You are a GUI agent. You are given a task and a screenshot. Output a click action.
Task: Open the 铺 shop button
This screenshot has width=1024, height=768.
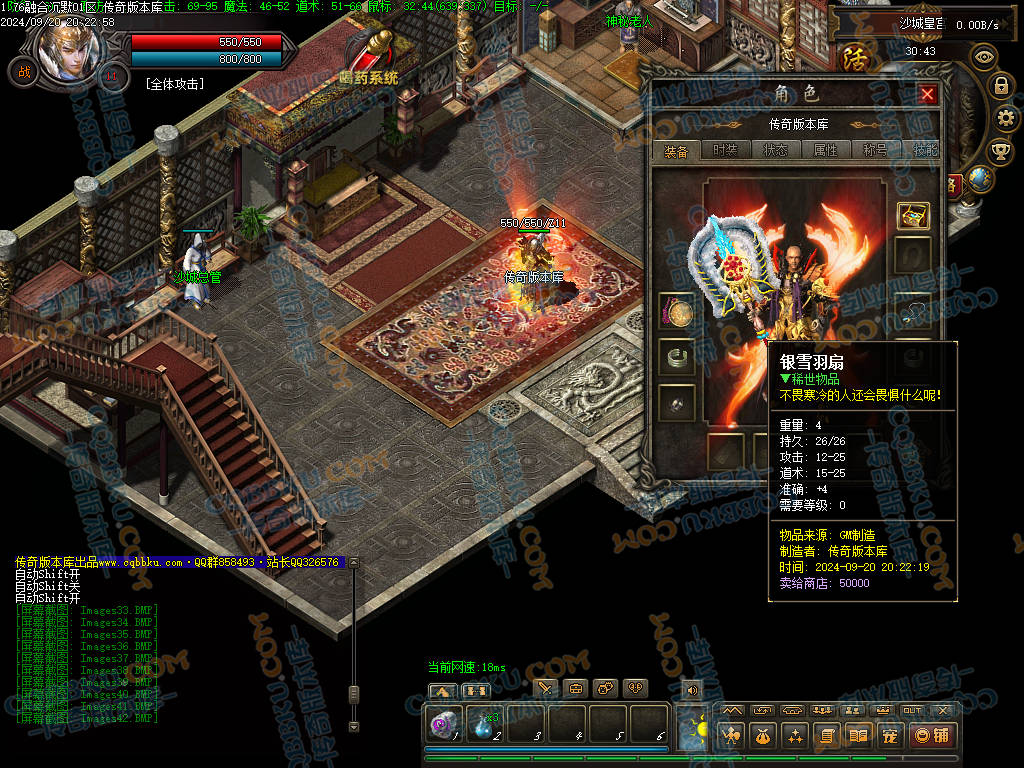click(x=932, y=736)
